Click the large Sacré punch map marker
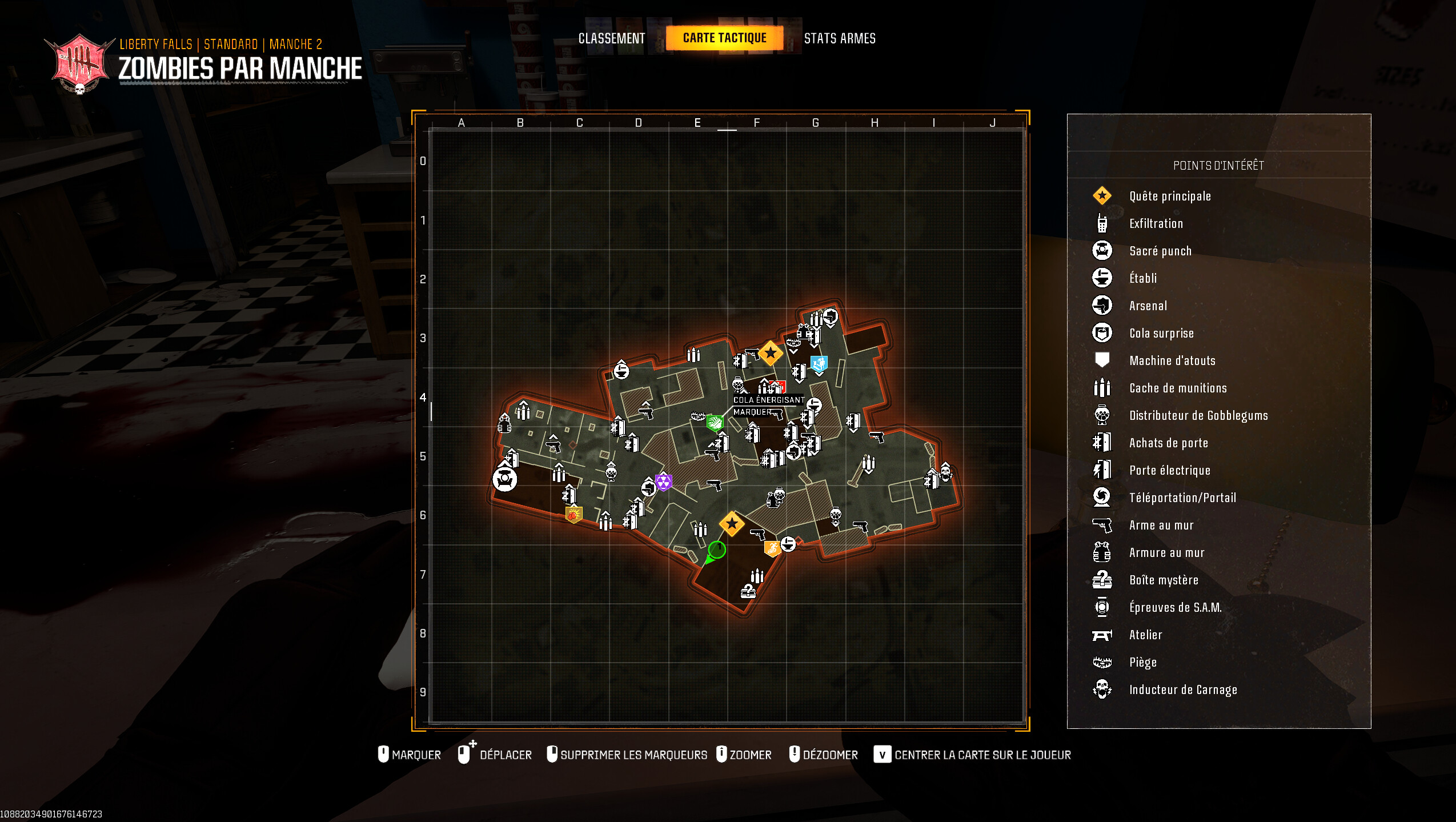 coord(505,479)
